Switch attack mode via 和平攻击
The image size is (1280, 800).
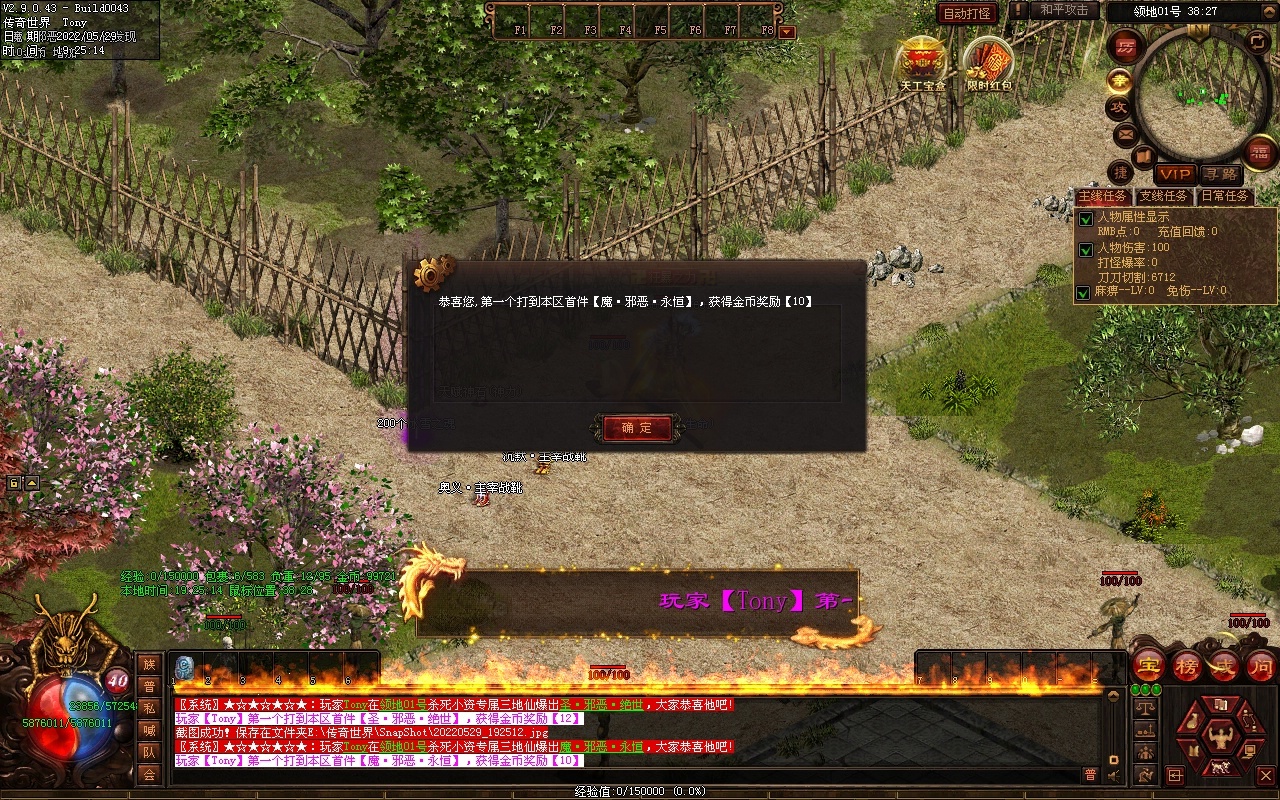pos(1063,10)
